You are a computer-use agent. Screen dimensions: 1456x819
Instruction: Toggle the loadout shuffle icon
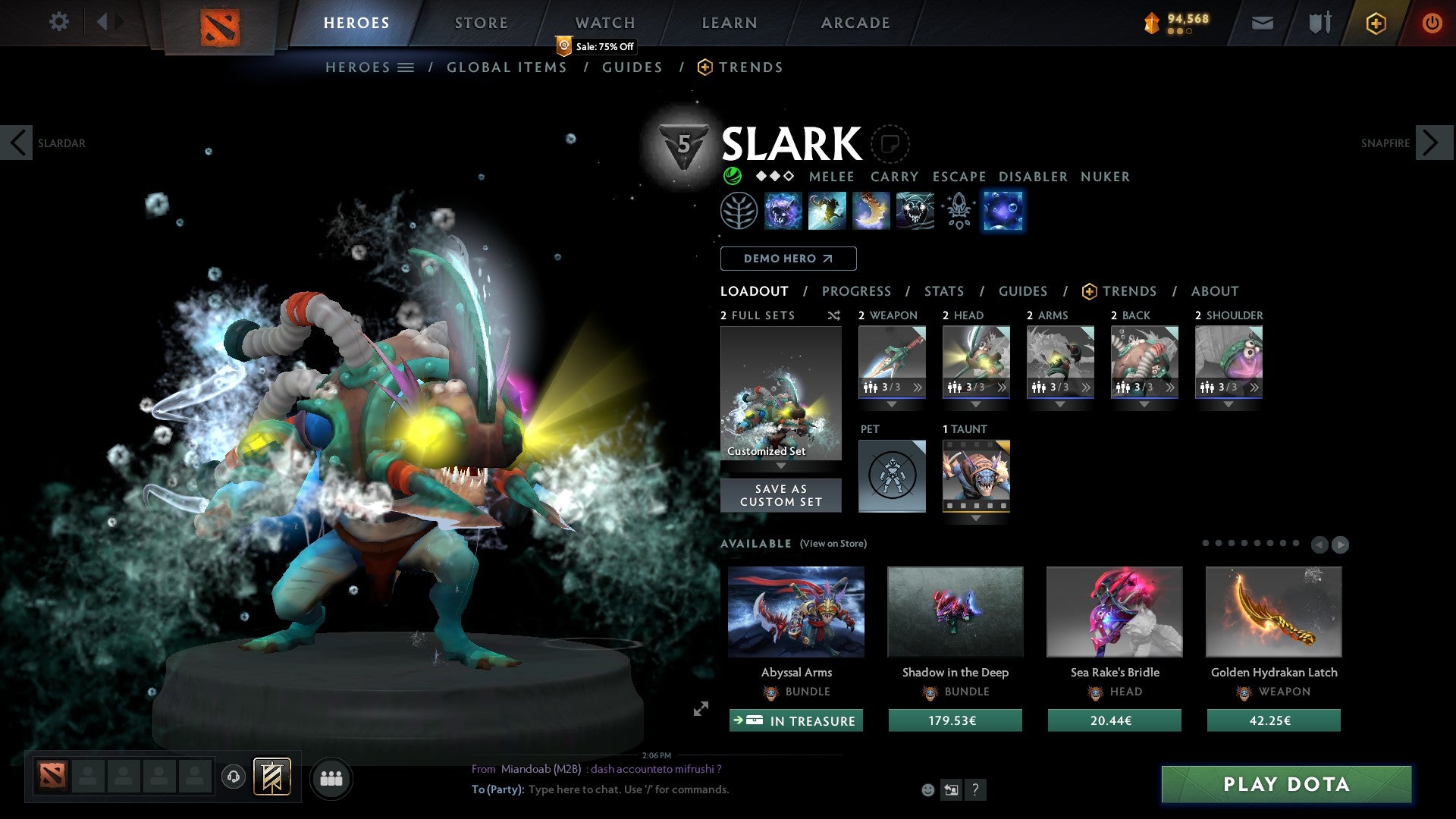point(834,315)
